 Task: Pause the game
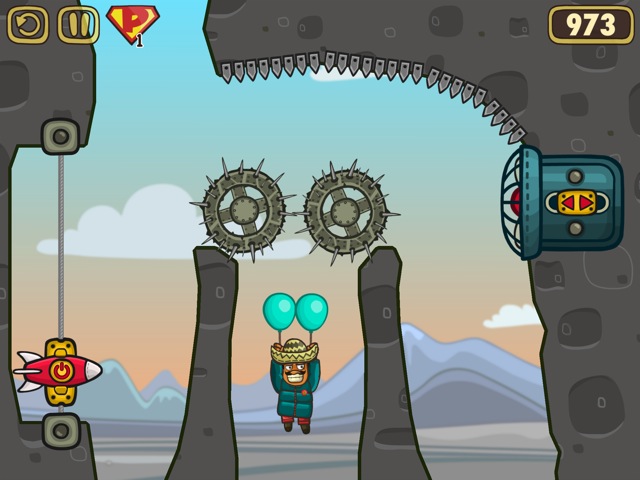click(78, 24)
